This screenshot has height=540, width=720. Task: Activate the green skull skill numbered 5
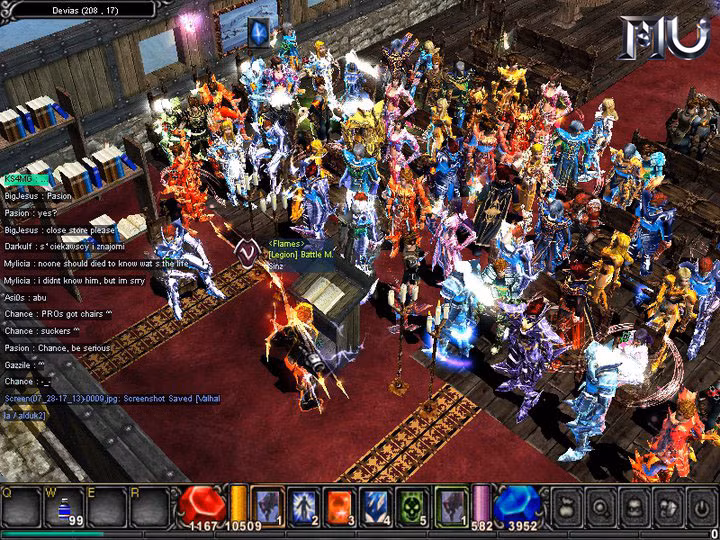(x=413, y=507)
